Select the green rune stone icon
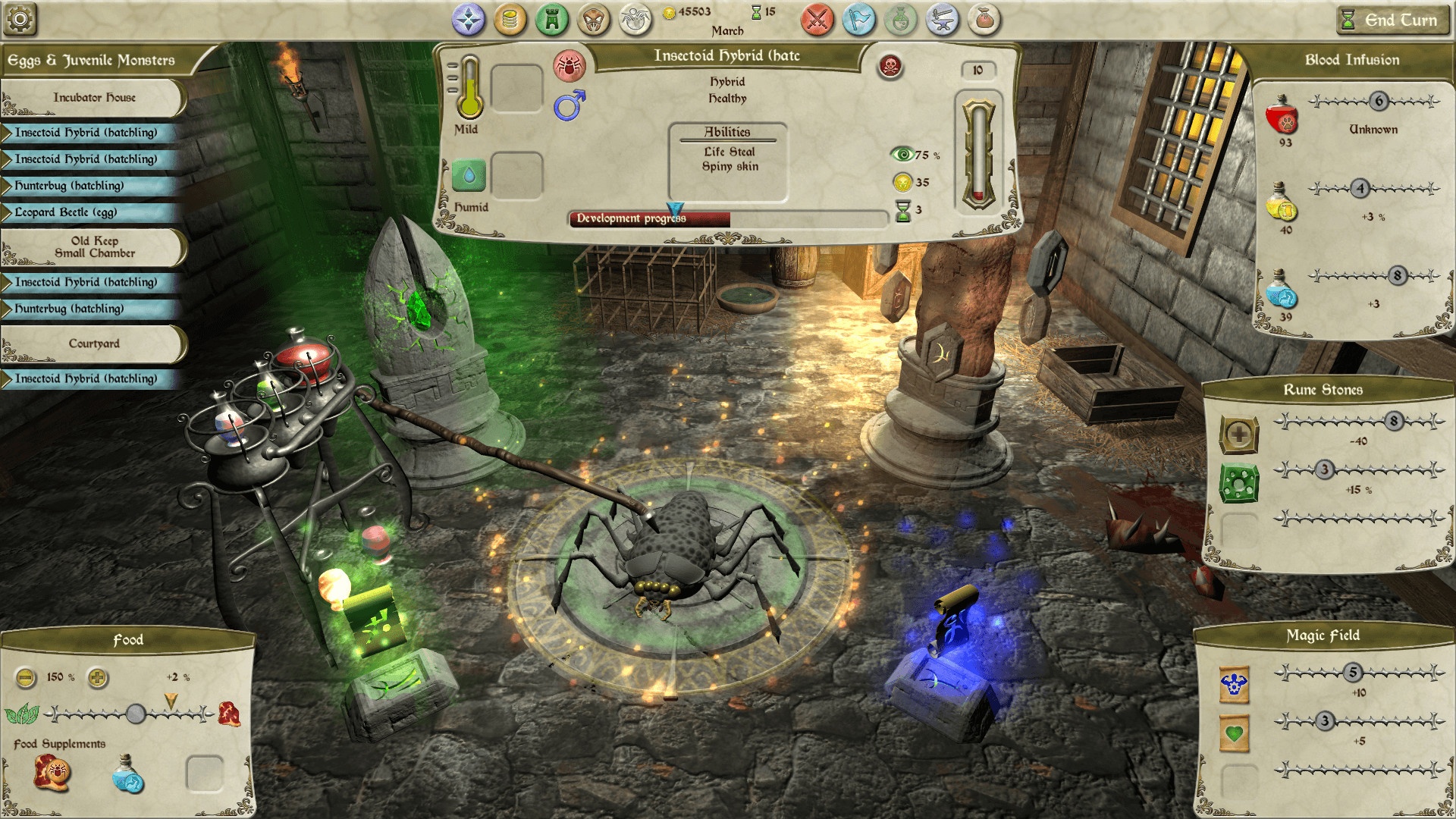Viewport: 1456px width, 819px height. pos(1238,483)
